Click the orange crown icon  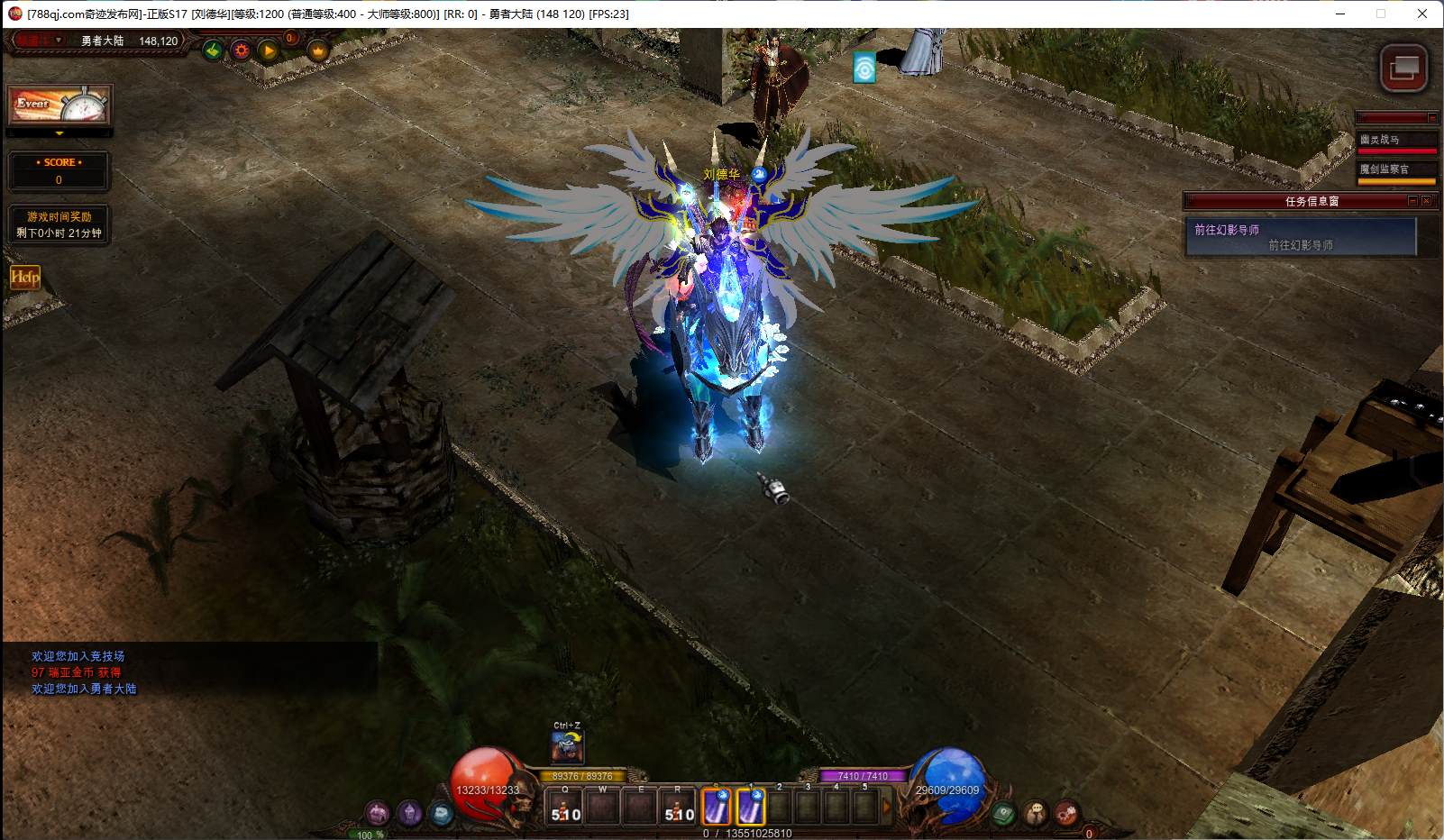317,50
